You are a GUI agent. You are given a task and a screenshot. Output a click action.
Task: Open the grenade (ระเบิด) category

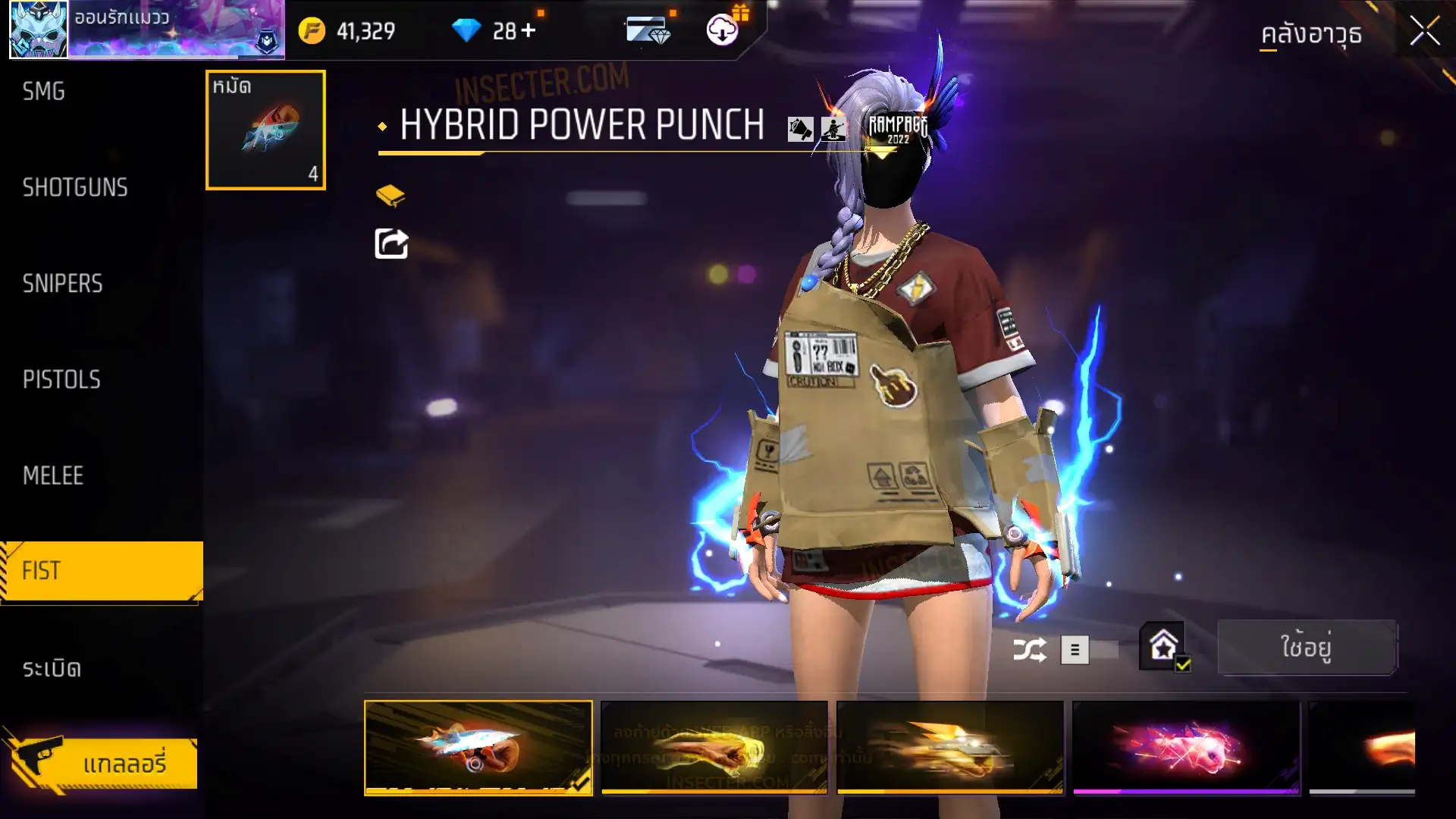click(52, 668)
